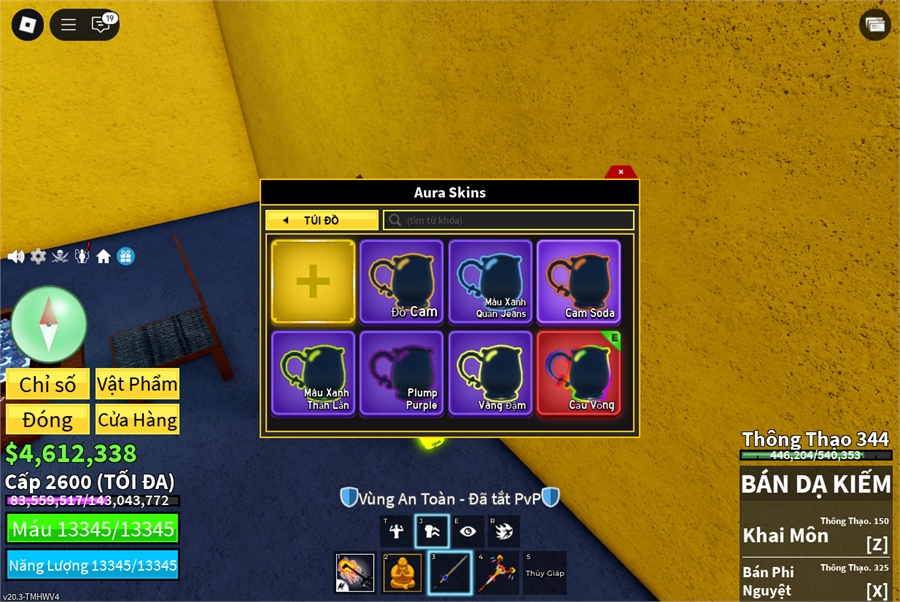Select the Đỏ Cam aura skin
This screenshot has width=900, height=602.
tap(401, 282)
